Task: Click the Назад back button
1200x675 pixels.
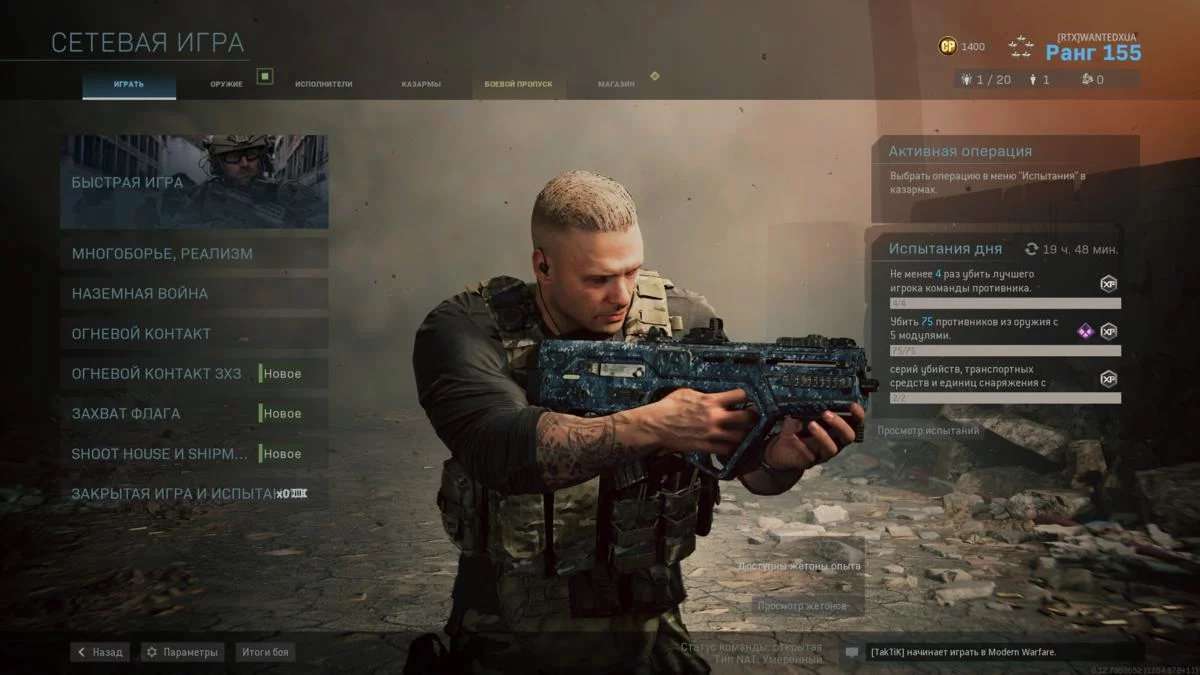Action: click(x=100, y=652)
